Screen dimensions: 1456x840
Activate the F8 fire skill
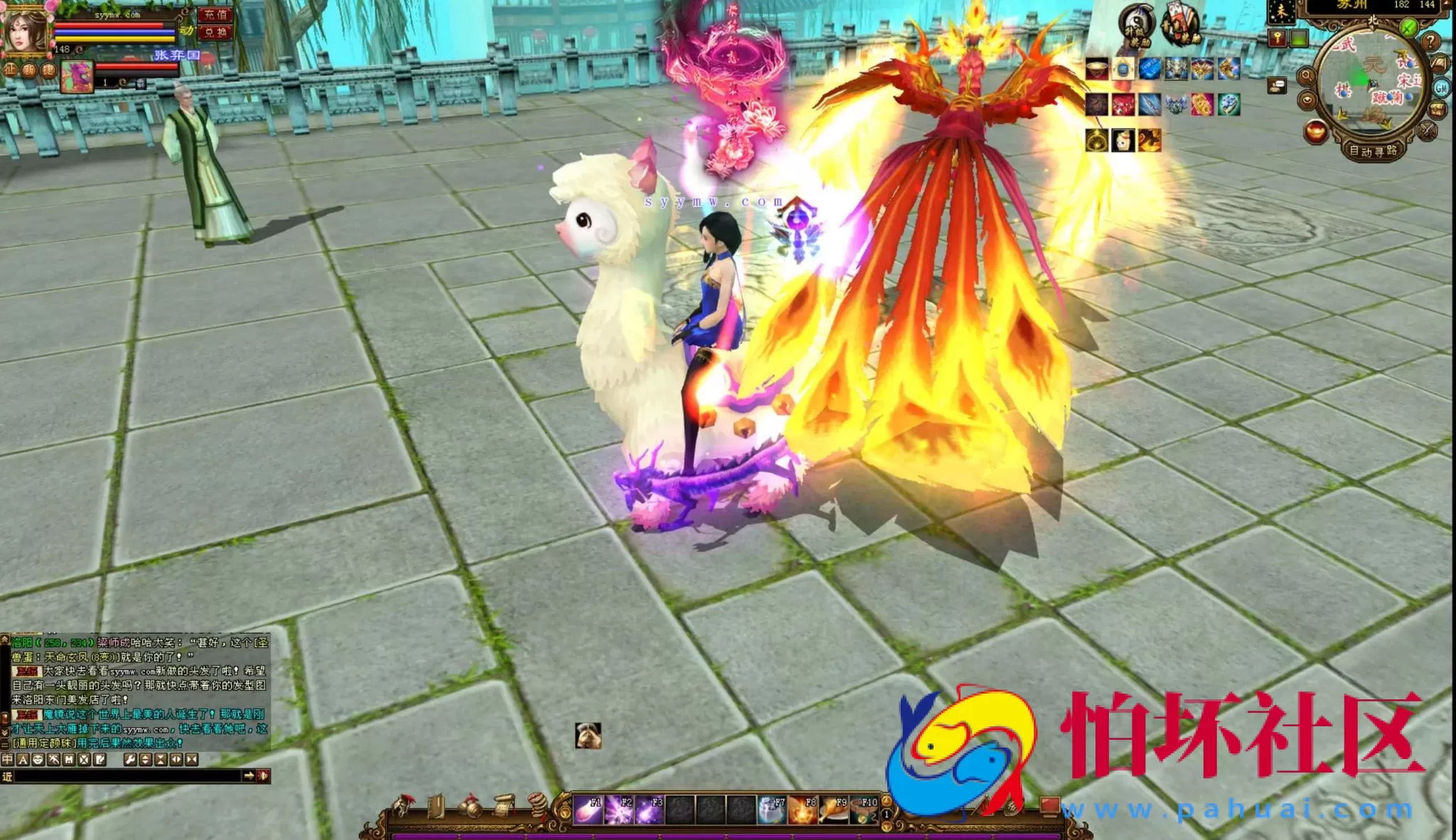pos(803,810)
